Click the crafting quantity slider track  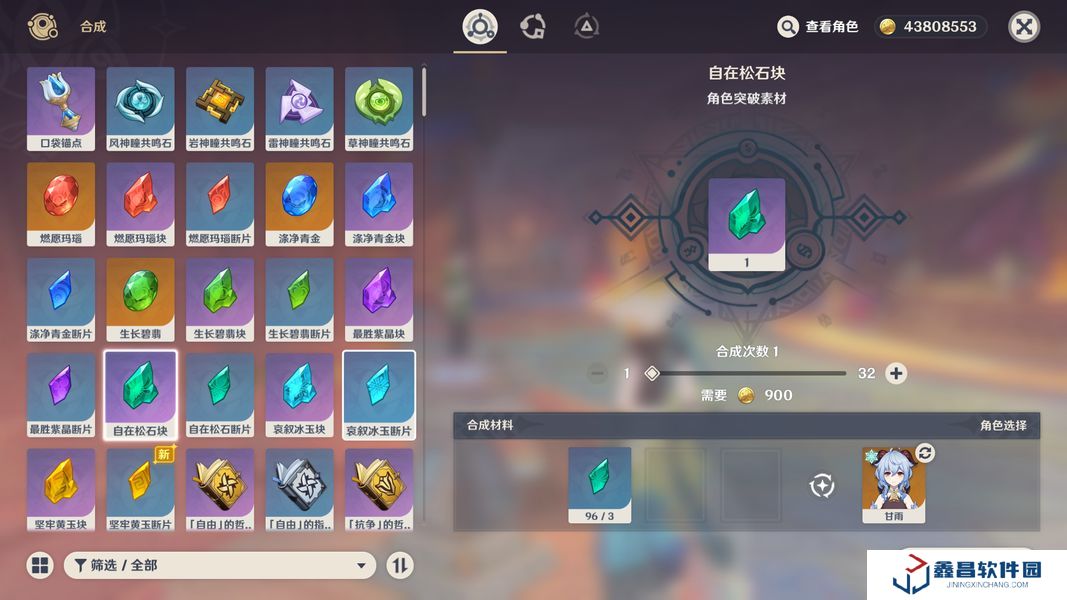pos(750,373)
